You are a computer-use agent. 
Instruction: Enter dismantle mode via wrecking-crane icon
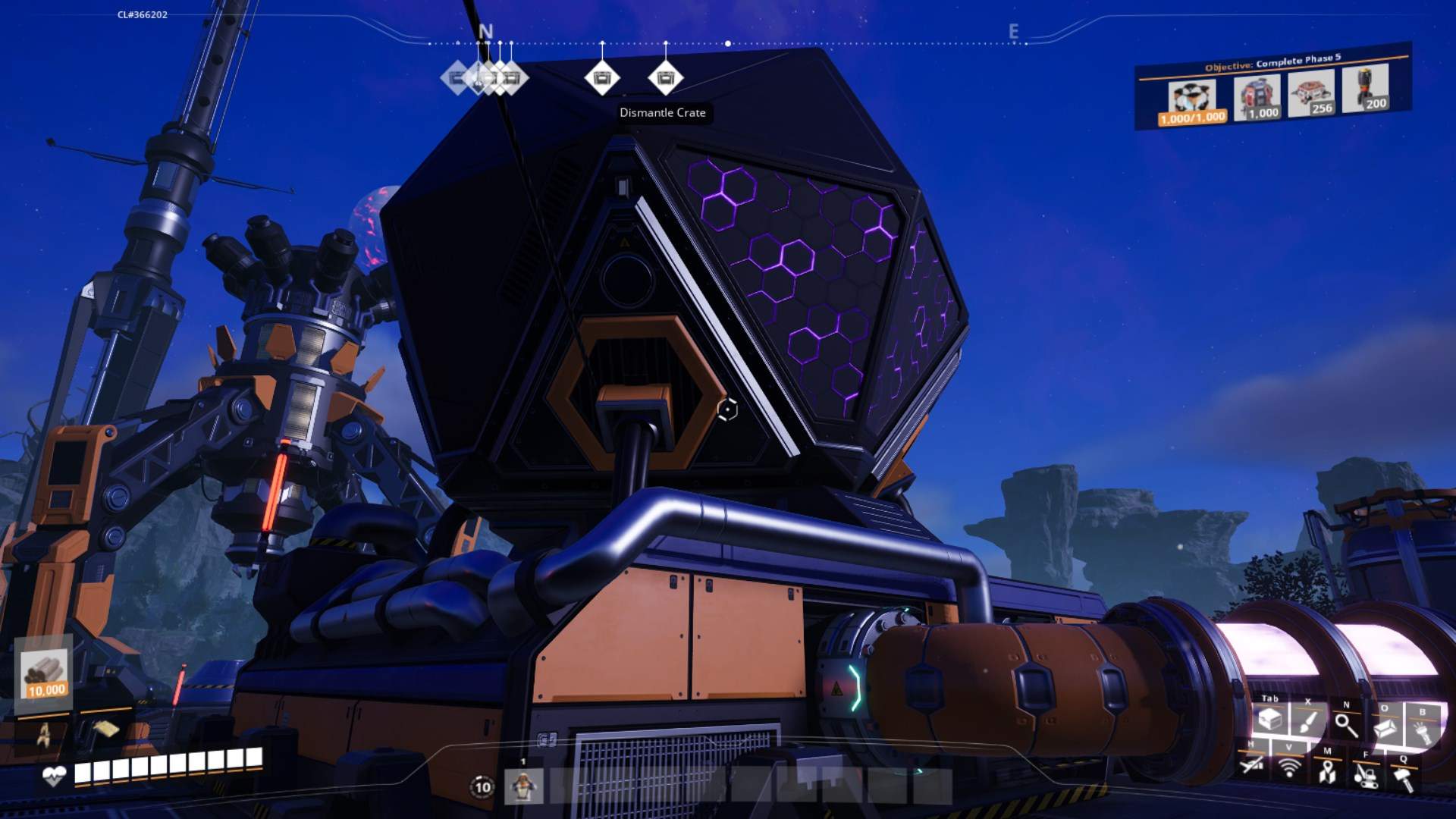(1366, 774)
